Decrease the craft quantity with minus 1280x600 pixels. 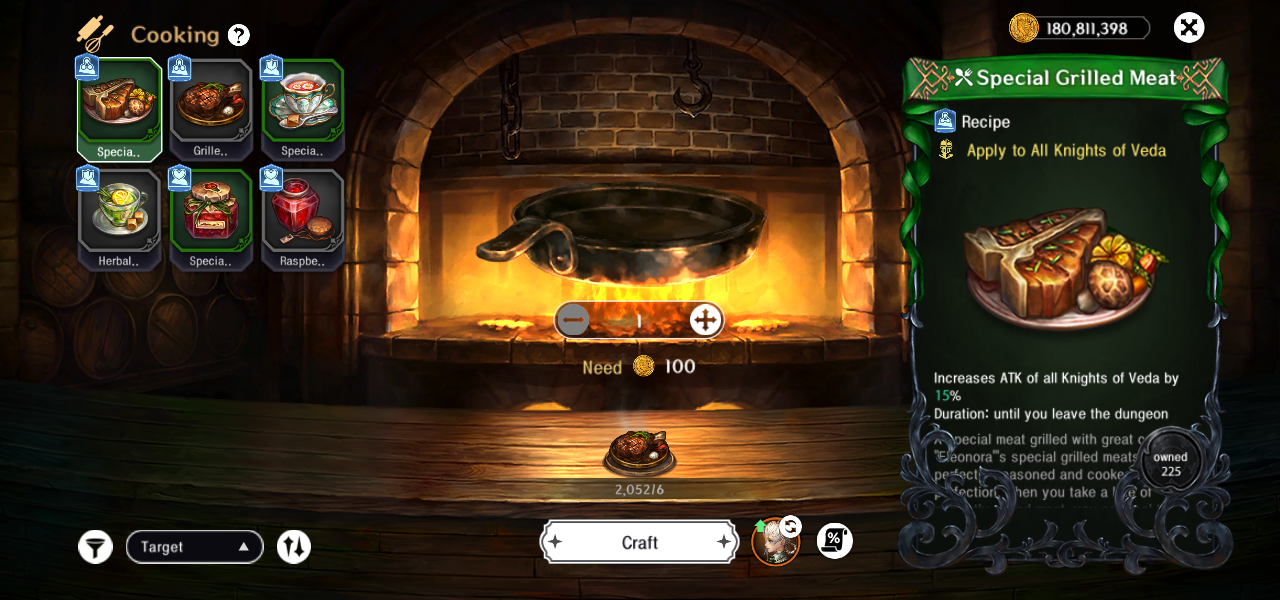pyautogui.click(x=573, y=320)
